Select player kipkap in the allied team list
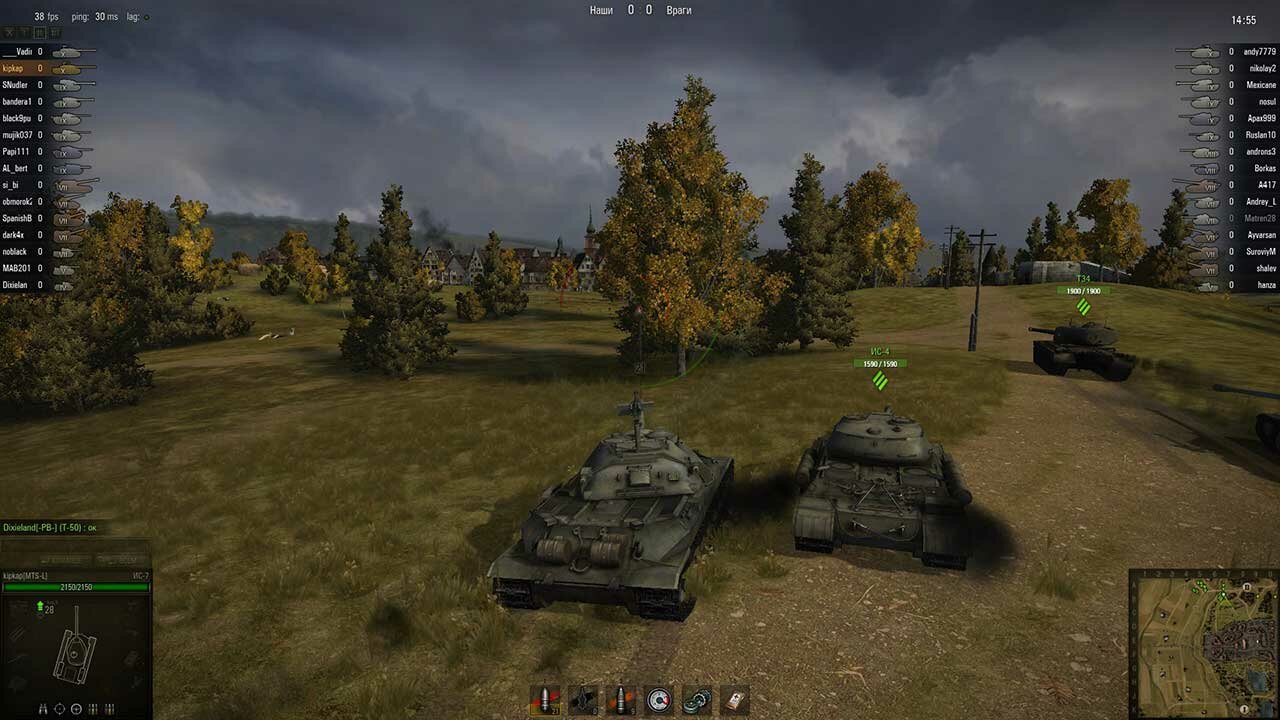 point(14,68)
